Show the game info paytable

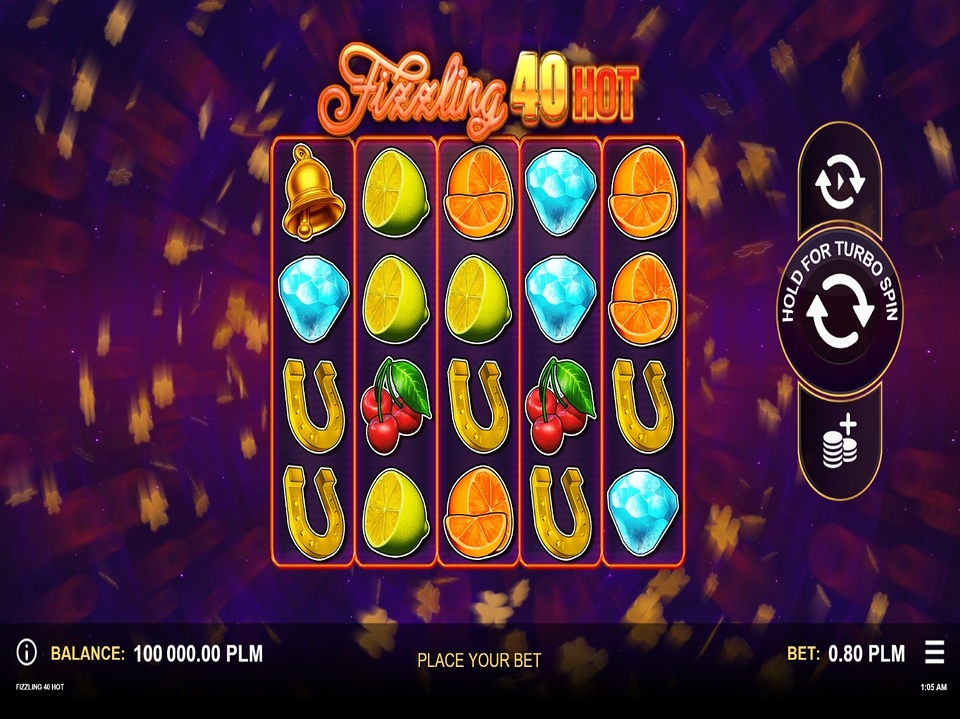coord(27,654)
